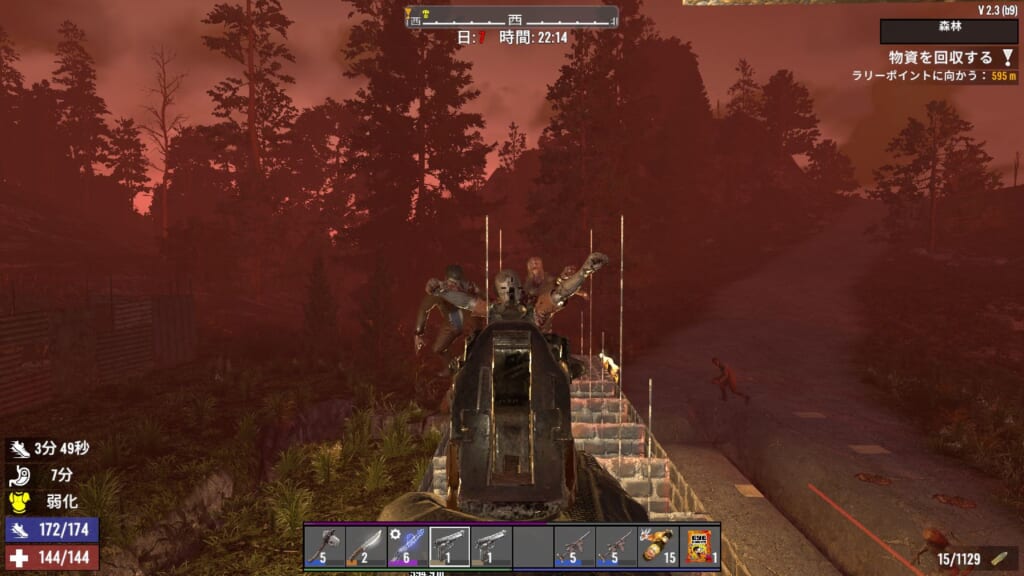Select the highlighted pistol hotbar slot

pyautogui.click(x=449, y=547)
